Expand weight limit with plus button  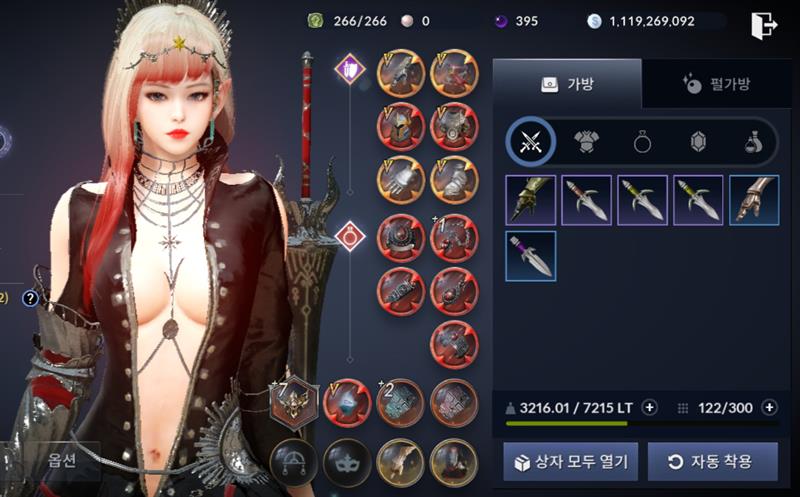tap(649, 407)
